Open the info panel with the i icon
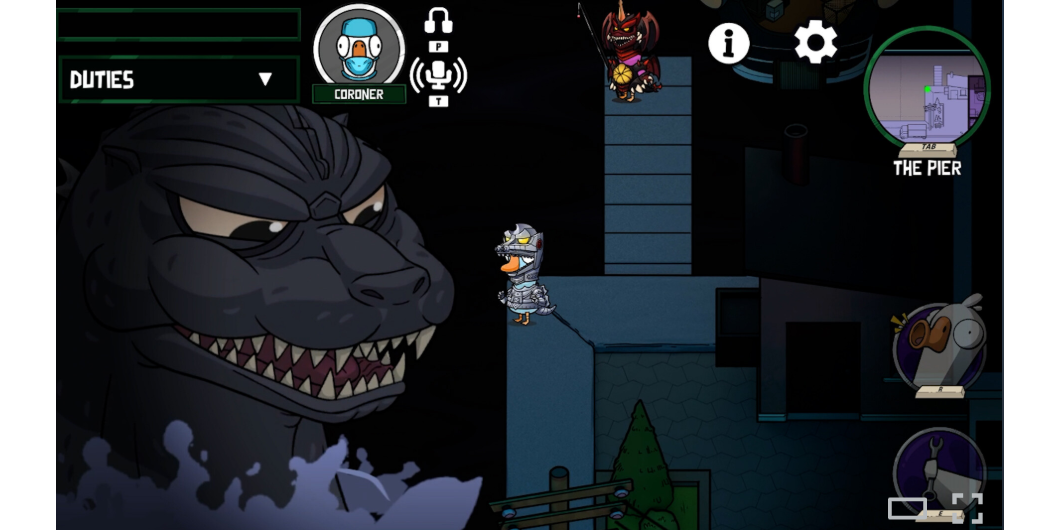 [x=729, y=43]
